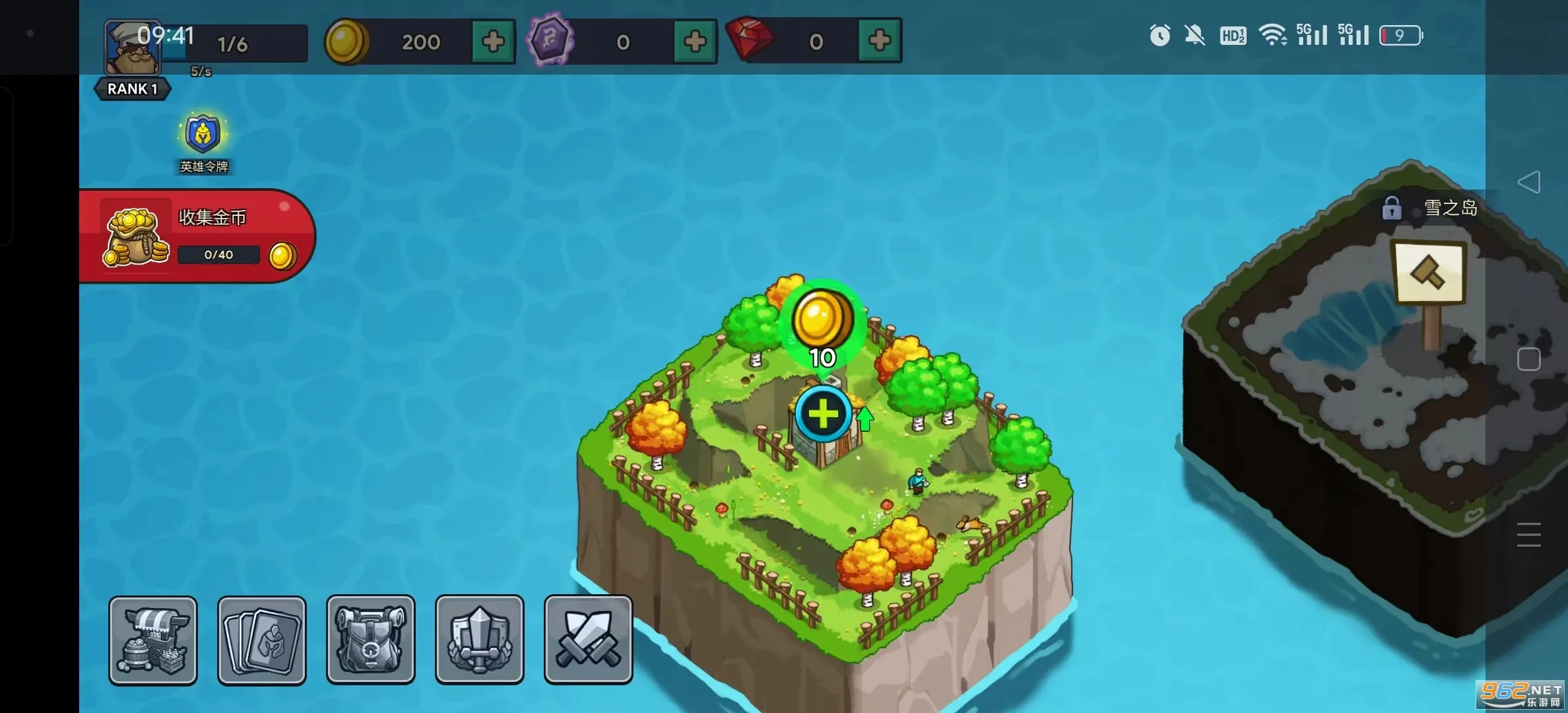The image size is (1568, 713).
Task: Open the backpack inventory
Action: click(x=370, y=639)
